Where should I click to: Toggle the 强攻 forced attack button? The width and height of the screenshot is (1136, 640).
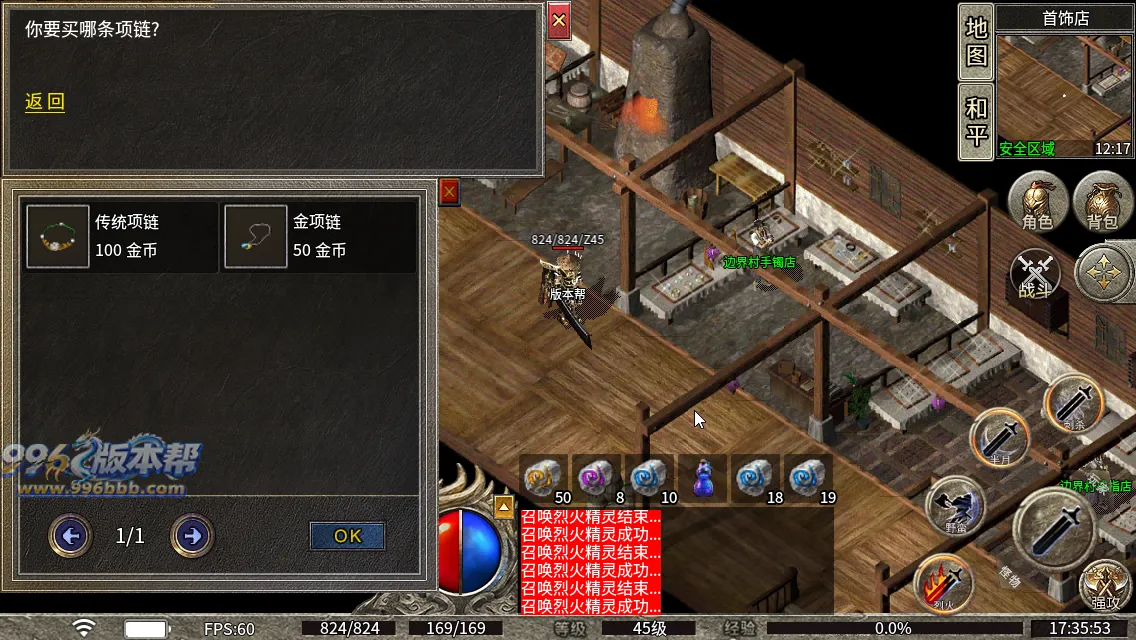coord(1105,583)
